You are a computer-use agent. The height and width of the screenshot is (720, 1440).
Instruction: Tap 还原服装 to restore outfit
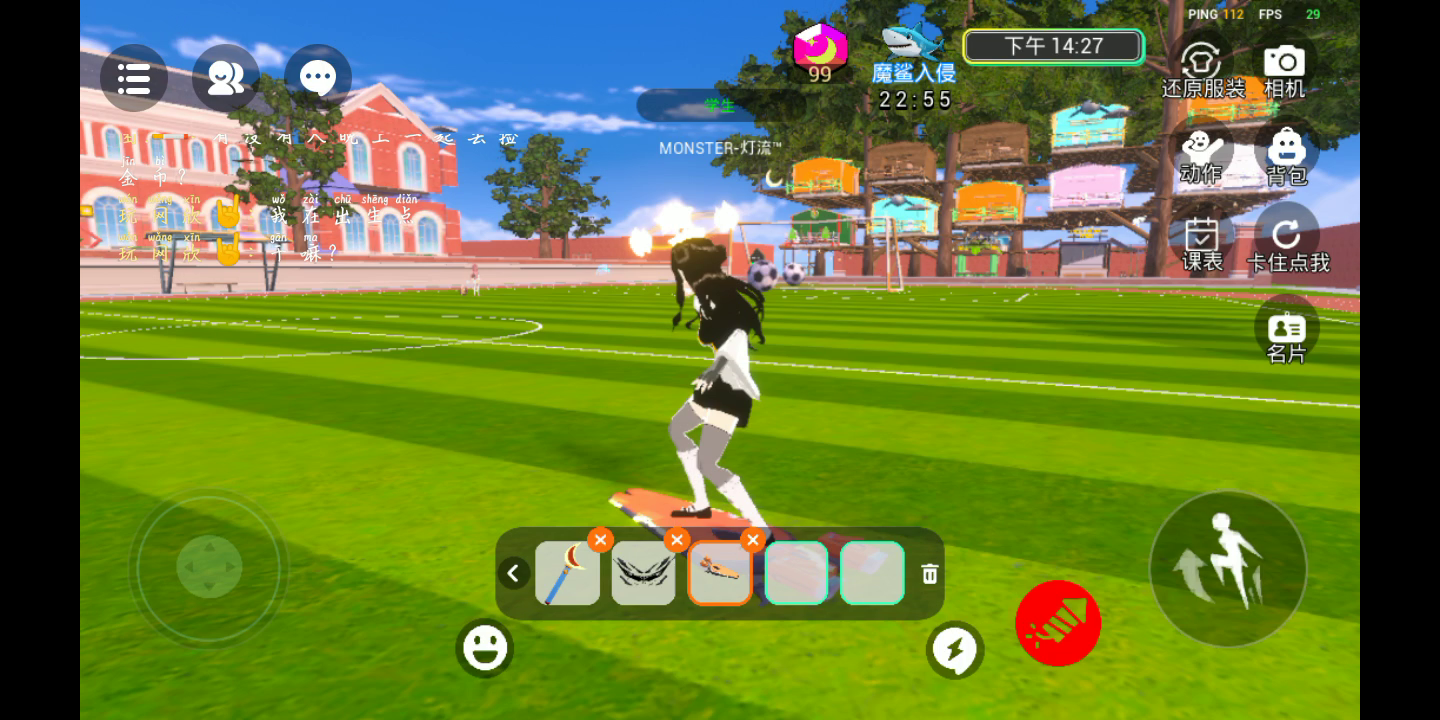pos(1202,68)
